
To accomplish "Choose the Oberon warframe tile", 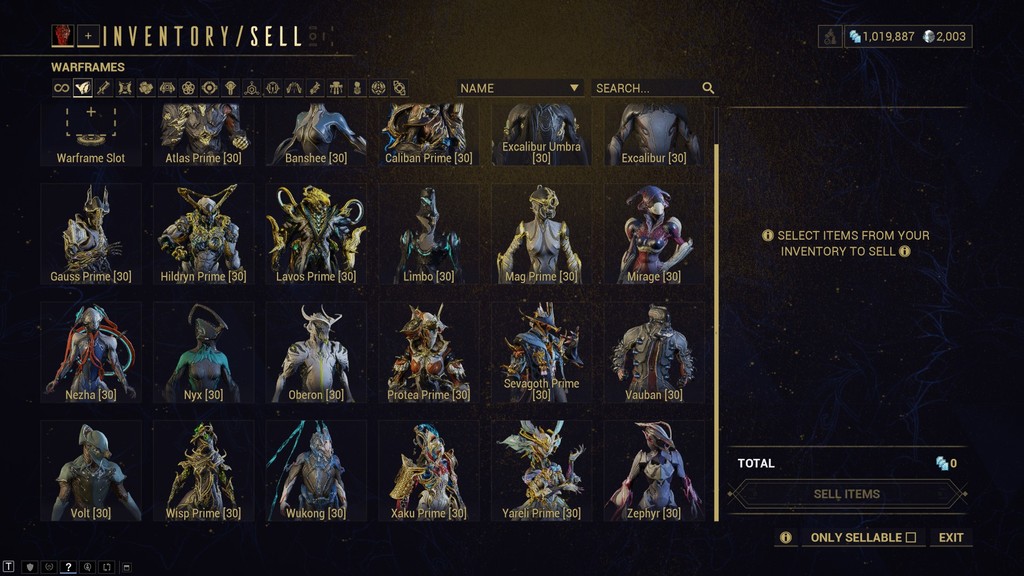I will pyautogui.click(x=316, y=352).
